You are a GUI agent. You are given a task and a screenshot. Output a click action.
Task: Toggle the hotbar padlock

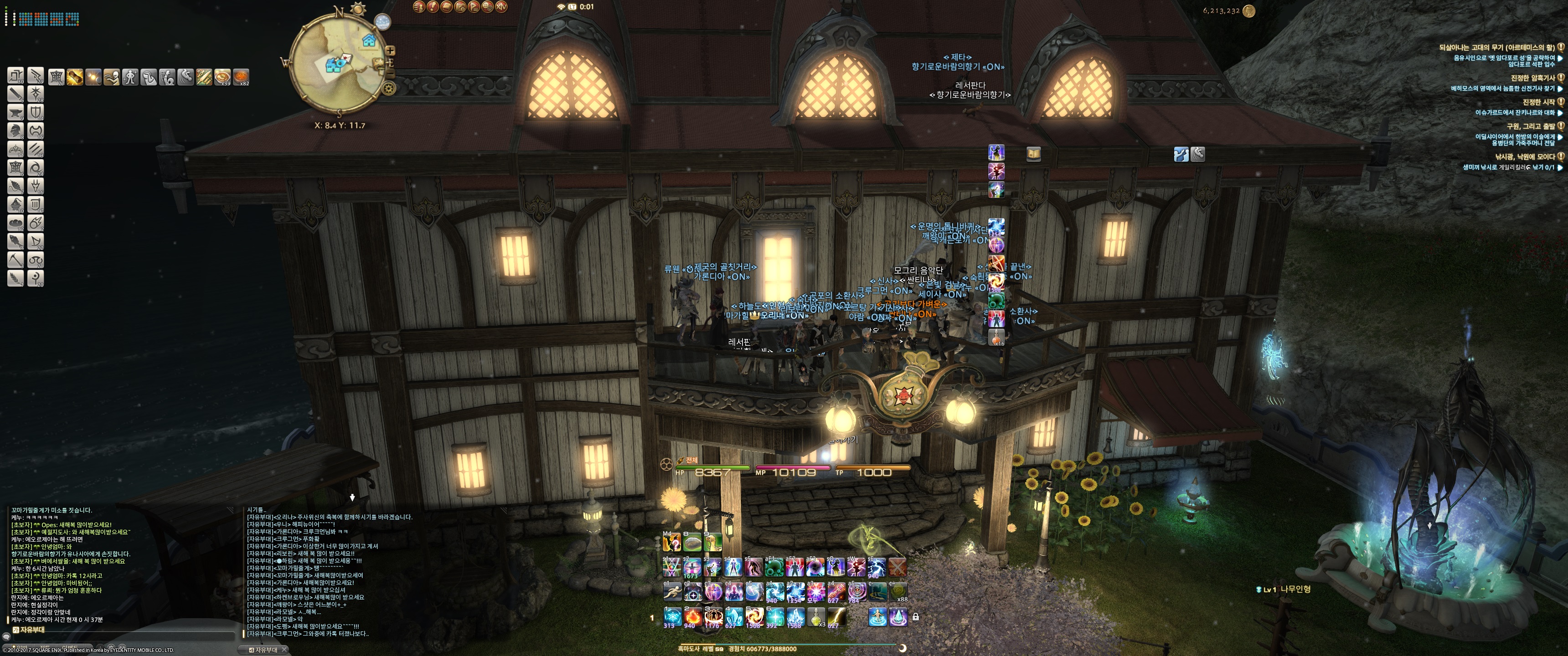tap(915, 617)
